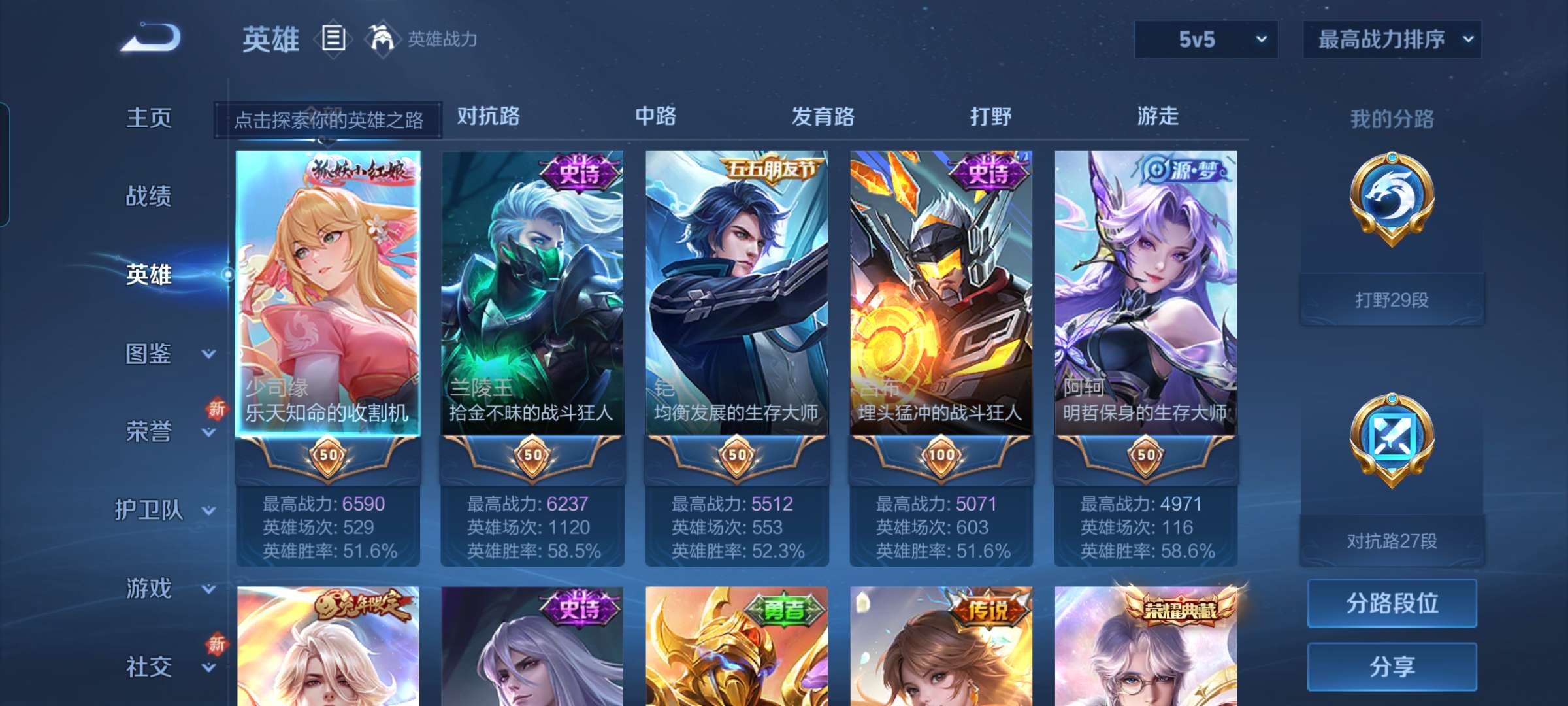Open the 5v5 mode dropdown

pyautogui.click(x=1205, y=39)
